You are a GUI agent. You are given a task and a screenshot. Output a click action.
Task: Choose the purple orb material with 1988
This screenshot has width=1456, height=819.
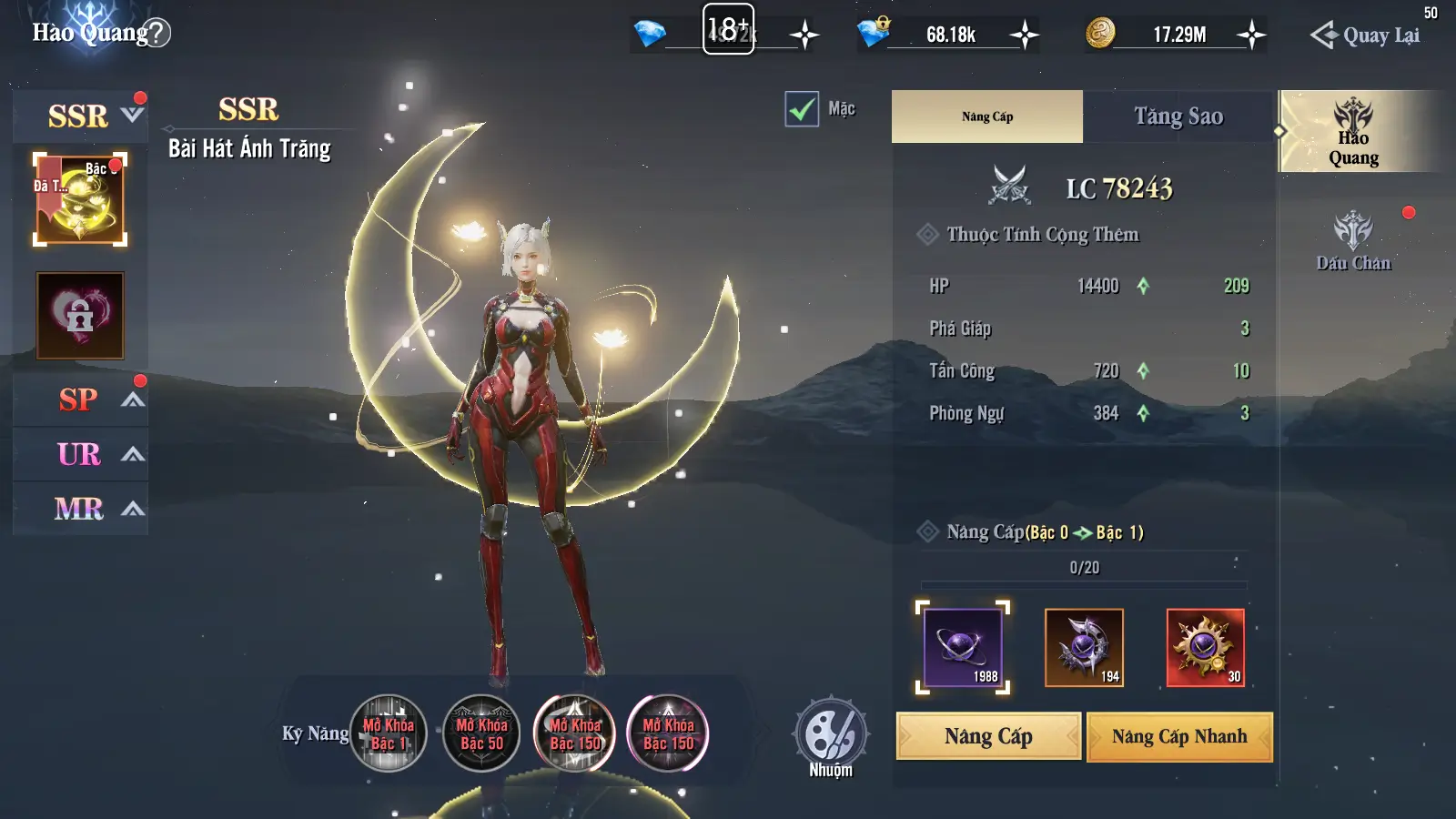963,647
